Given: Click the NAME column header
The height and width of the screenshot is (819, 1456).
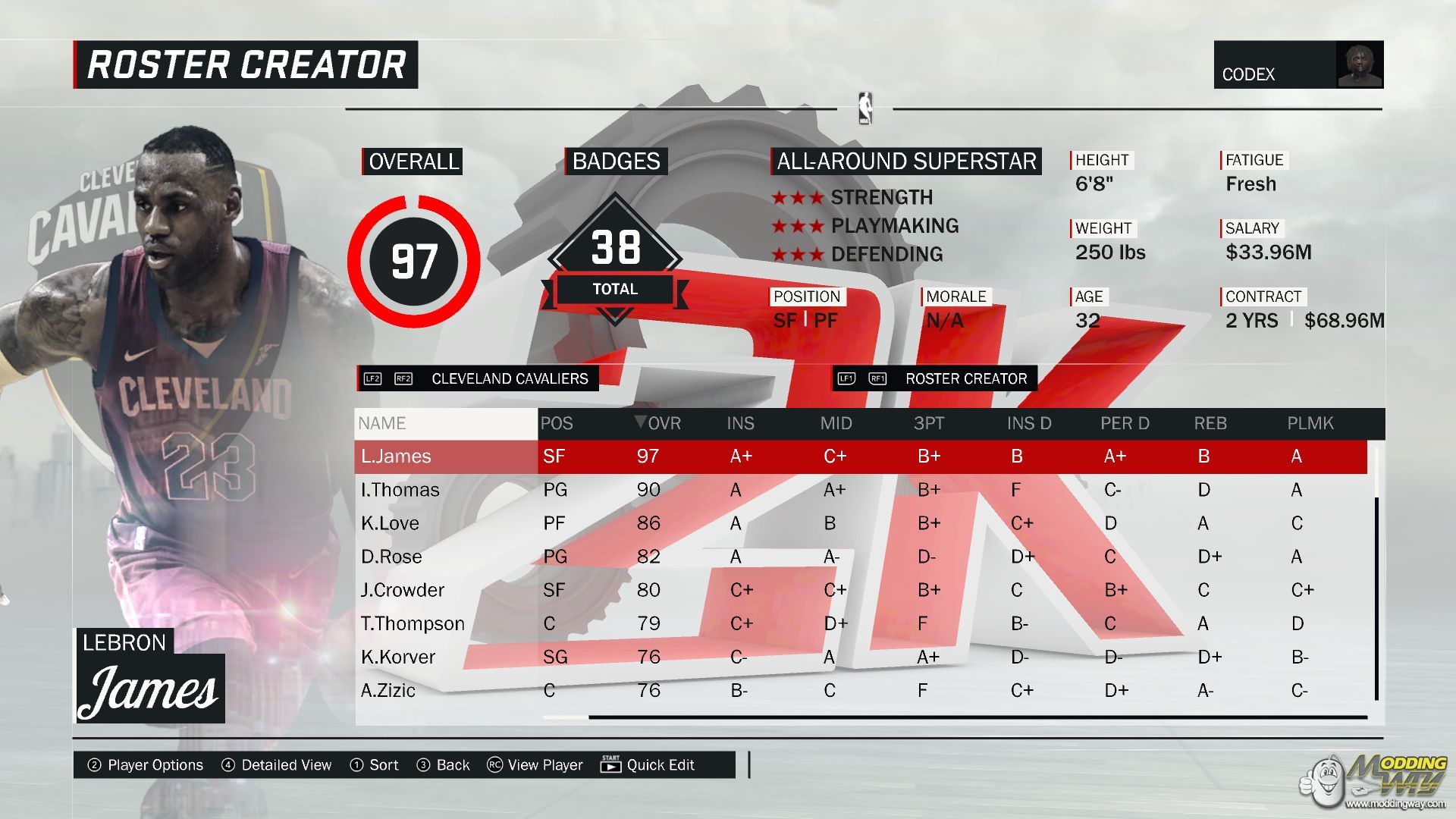Looking at the screenshot, I should [382, 423].
